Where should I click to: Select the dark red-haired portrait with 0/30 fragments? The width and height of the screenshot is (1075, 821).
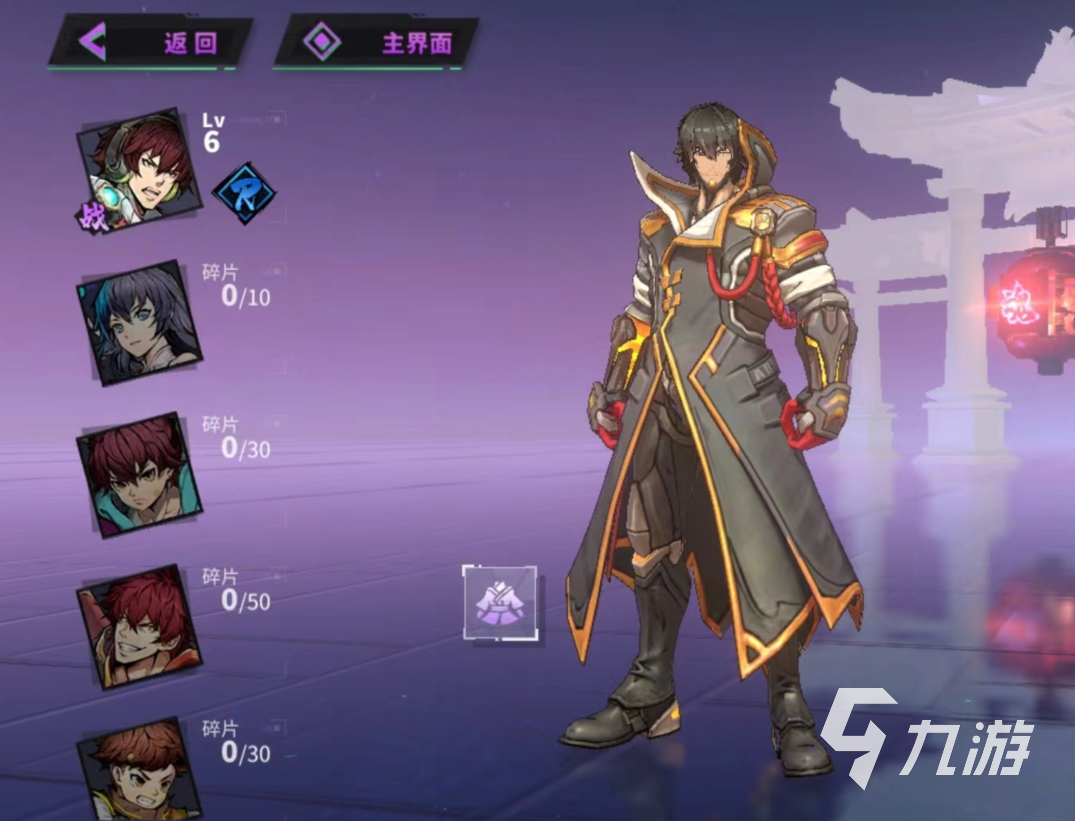point(140,474)
